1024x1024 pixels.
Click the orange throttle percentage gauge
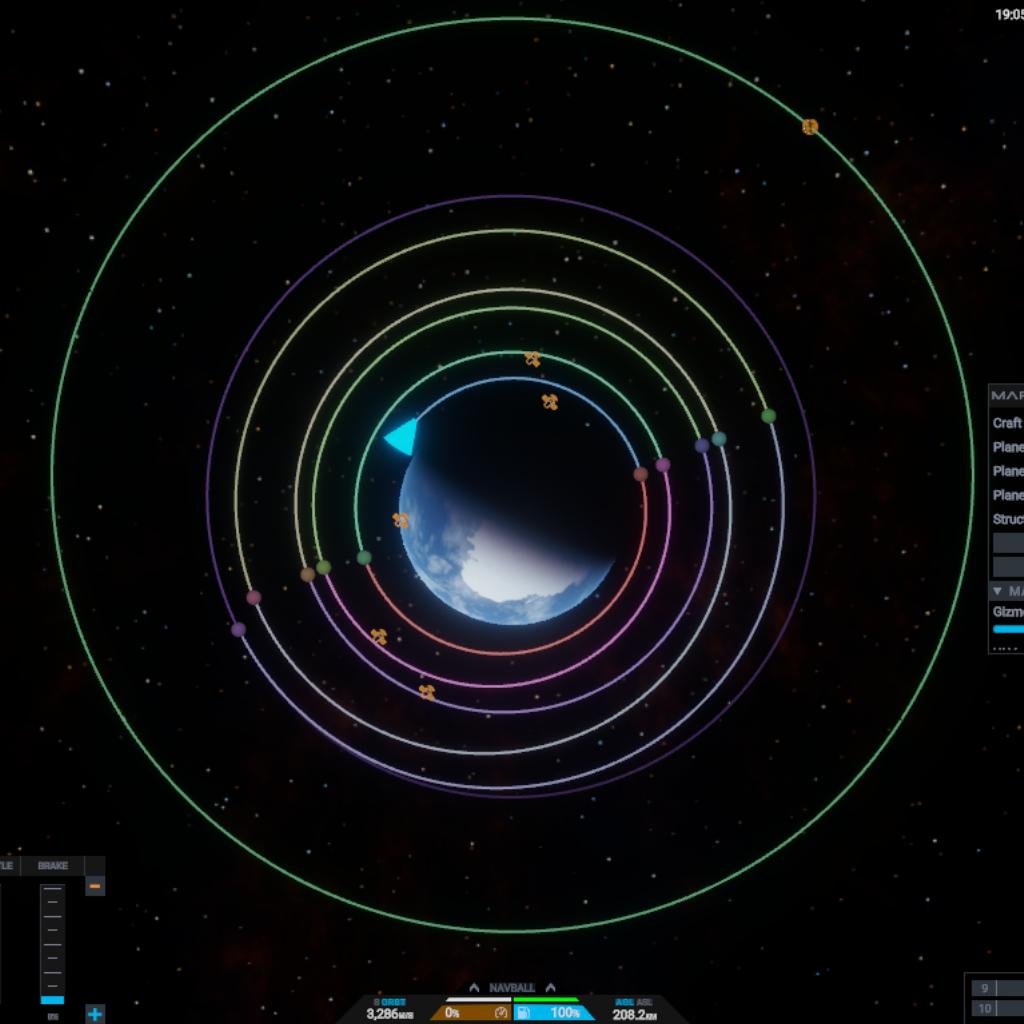click(471, 1013)
